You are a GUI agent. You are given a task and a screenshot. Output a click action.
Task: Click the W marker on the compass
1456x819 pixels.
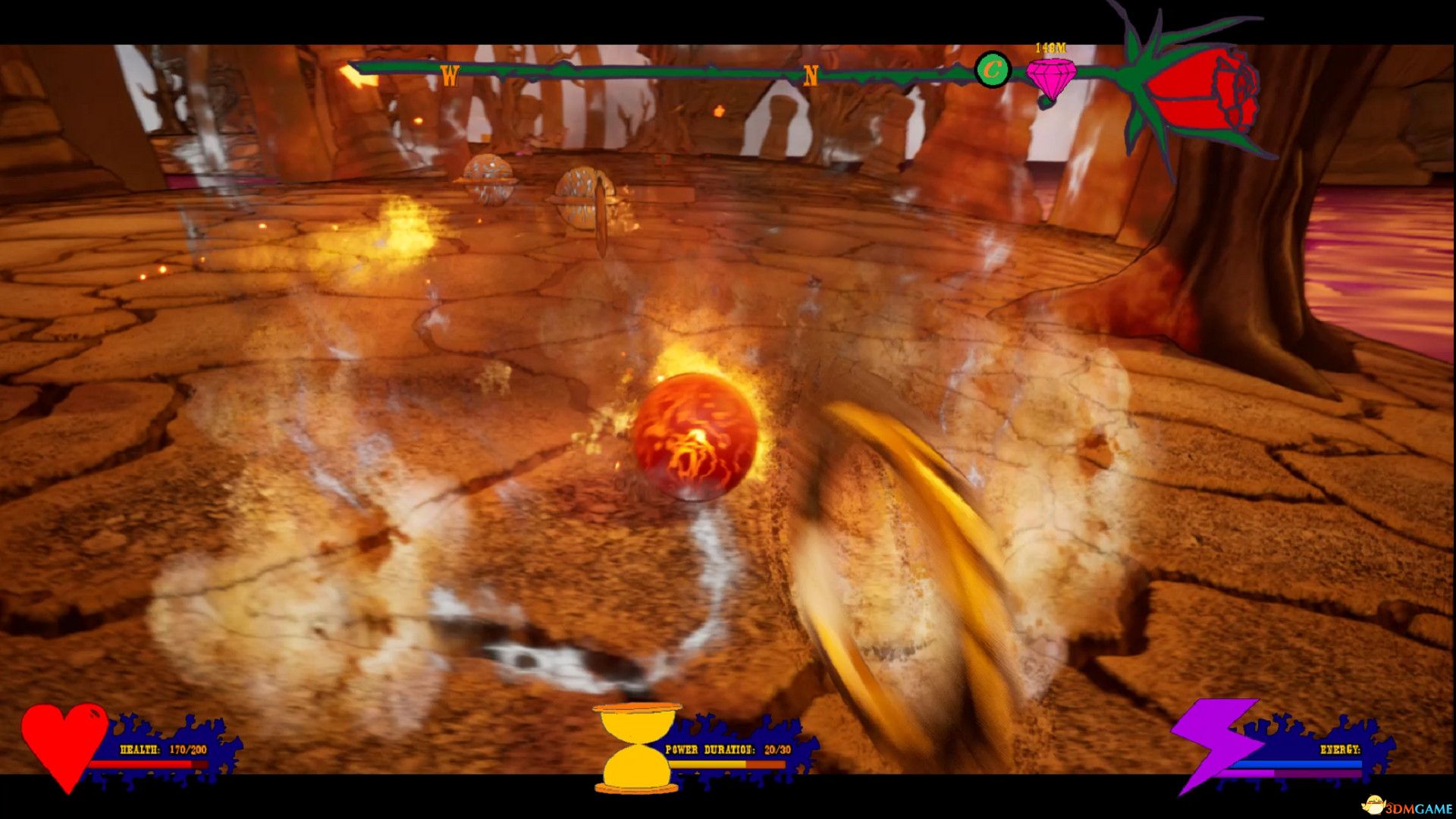coord(451,74)
